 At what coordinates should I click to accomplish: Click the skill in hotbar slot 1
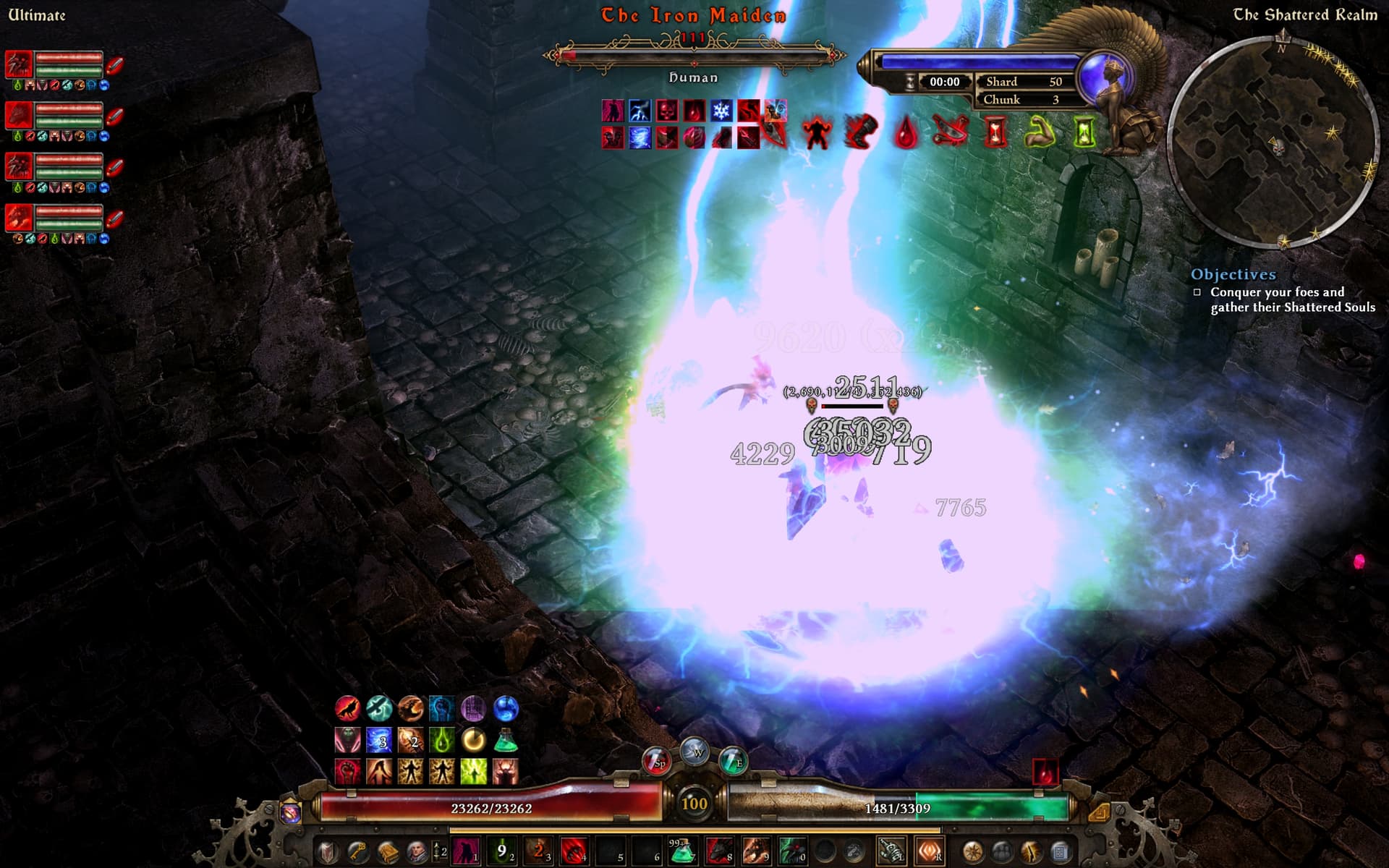pyautogui.click(x=467, y=851)
